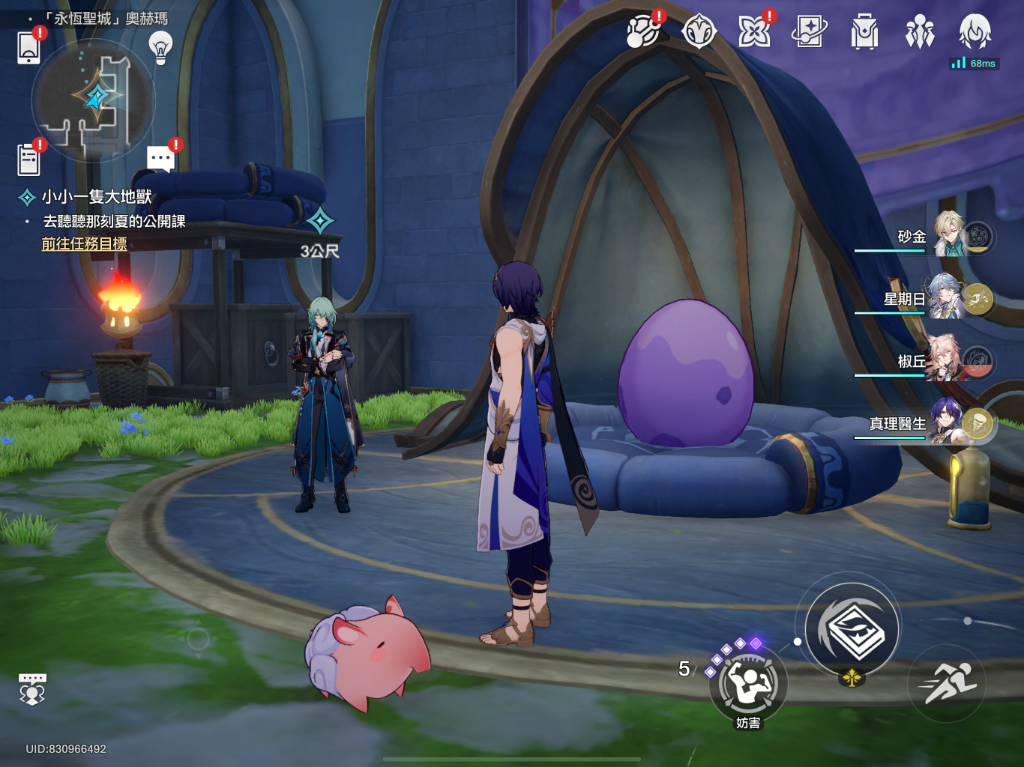This screenshot has height=767, width=1024.
Task: Switch to party member 椒丘
Action: [x=946, y=360]
